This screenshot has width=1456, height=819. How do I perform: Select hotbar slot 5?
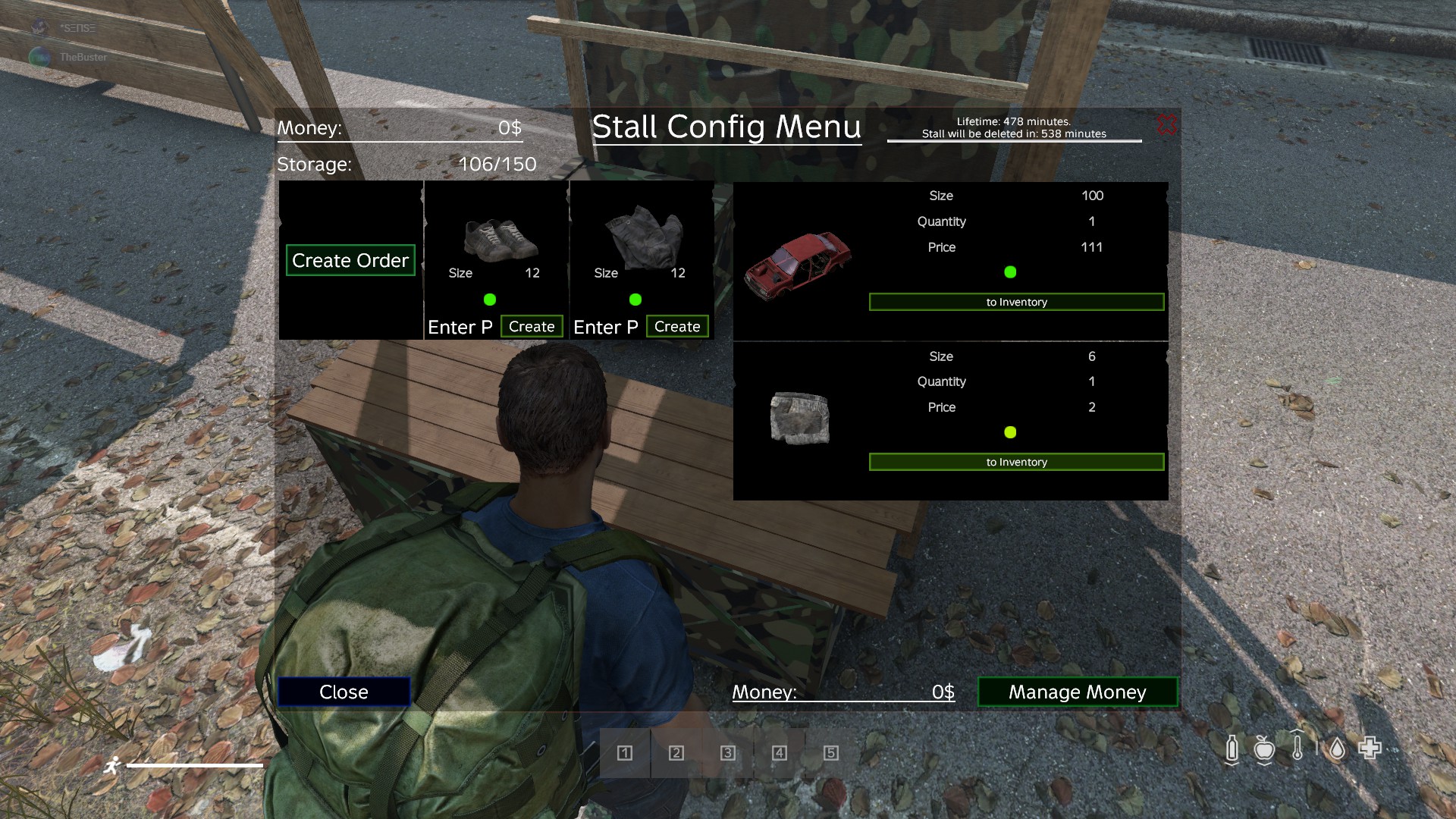click(x=831, y=753)
